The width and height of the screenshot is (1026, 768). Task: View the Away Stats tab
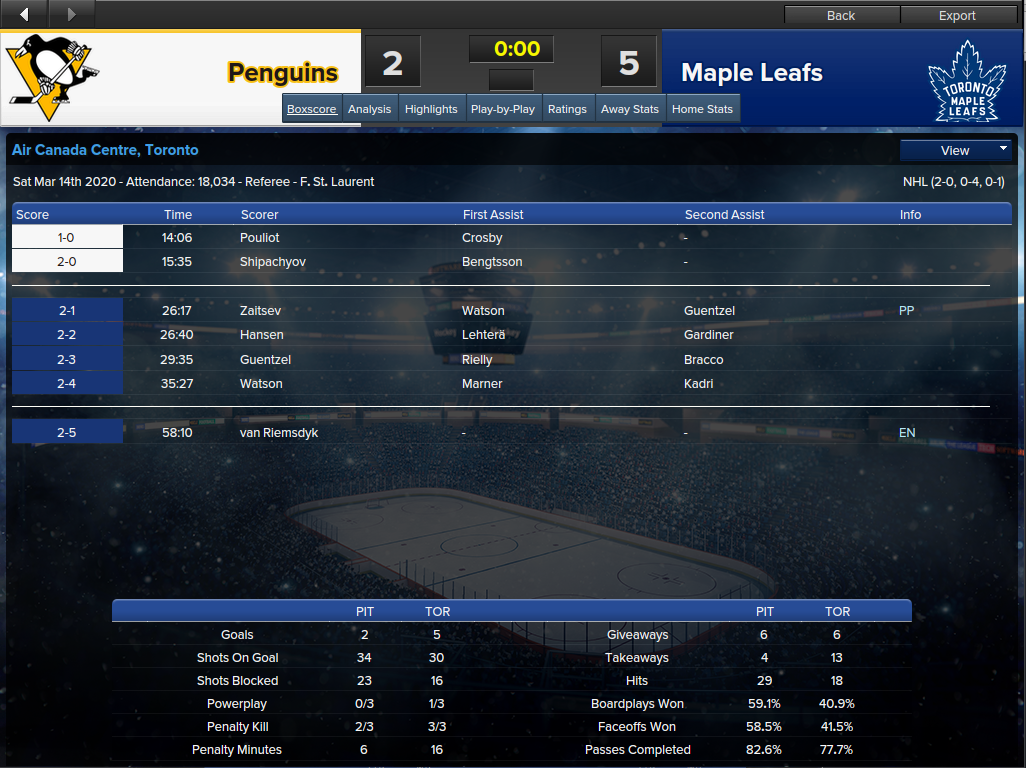(630, 109)
